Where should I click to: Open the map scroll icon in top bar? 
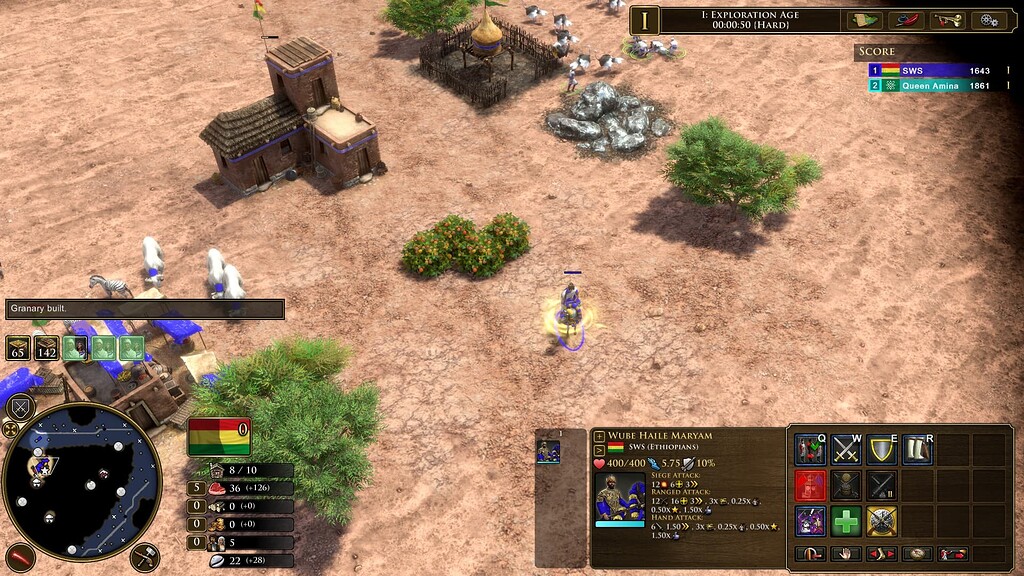coord(861,20)
